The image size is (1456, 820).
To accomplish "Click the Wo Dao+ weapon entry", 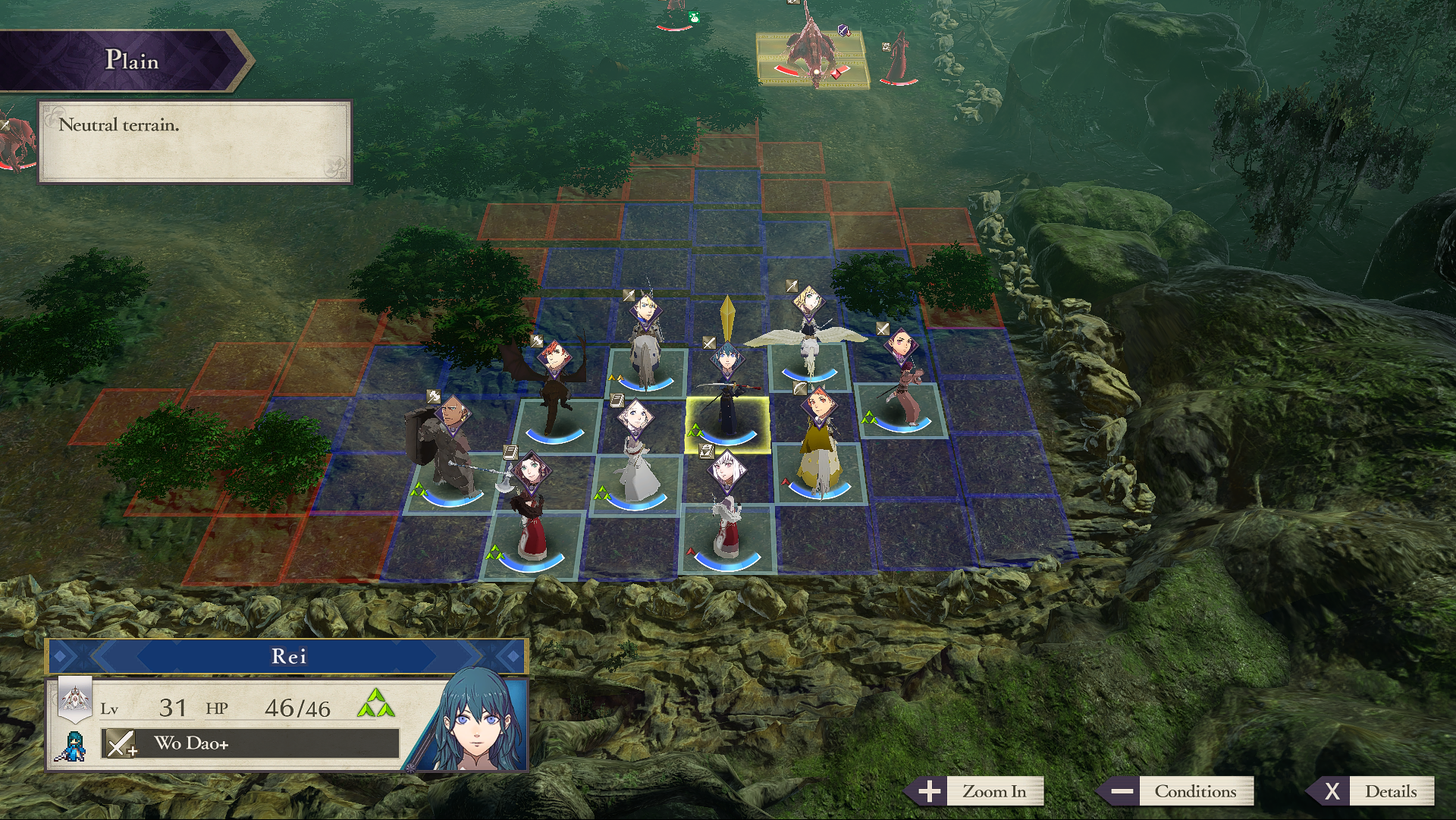I will (x=250, y=743).
